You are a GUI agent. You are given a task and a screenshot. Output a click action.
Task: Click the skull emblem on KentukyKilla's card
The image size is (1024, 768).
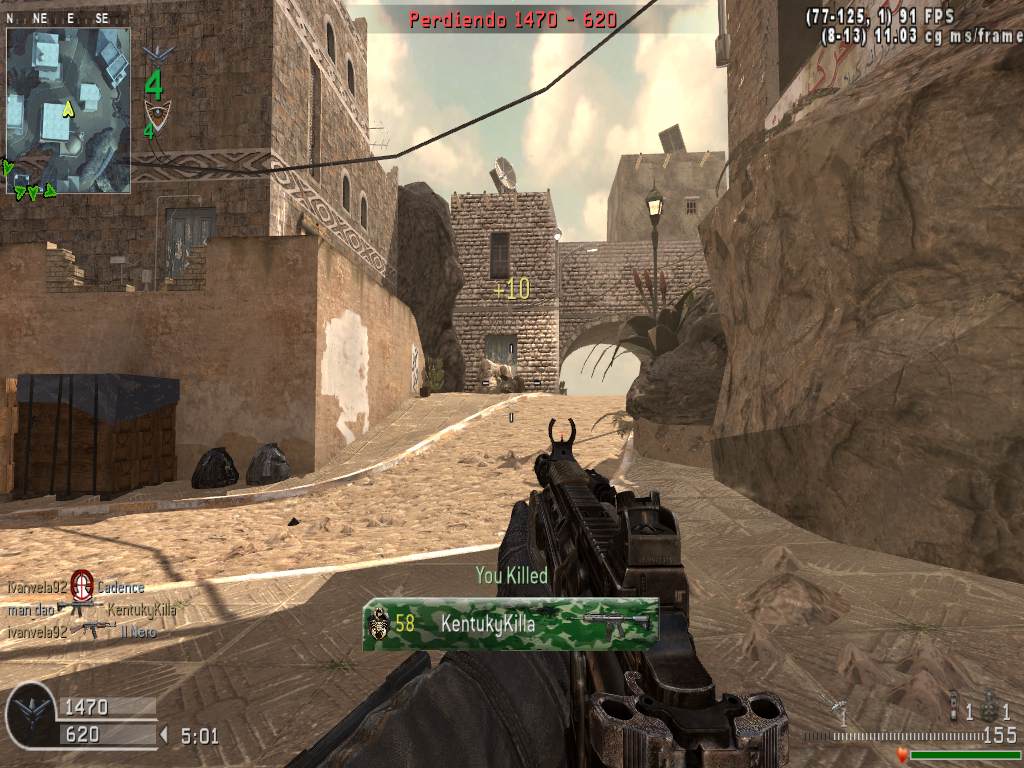pyautogui.click(x=378, y=625)
